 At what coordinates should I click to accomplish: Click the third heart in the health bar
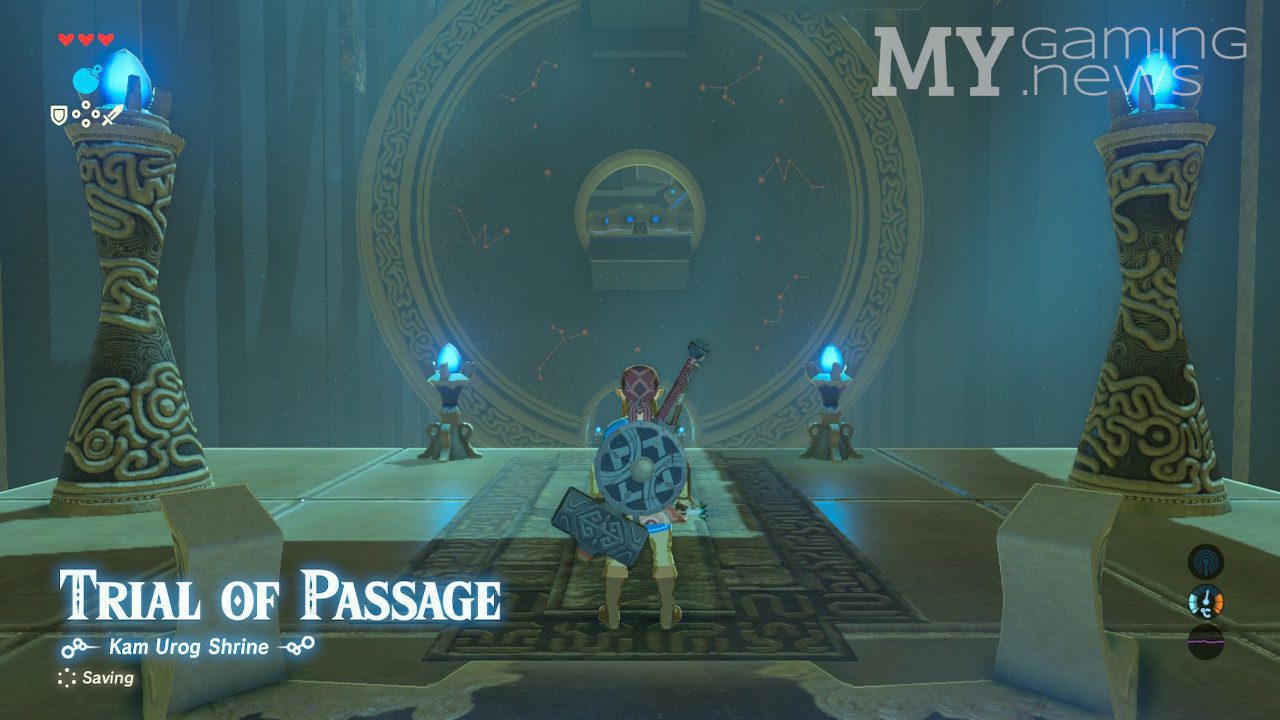coord(104,38)
